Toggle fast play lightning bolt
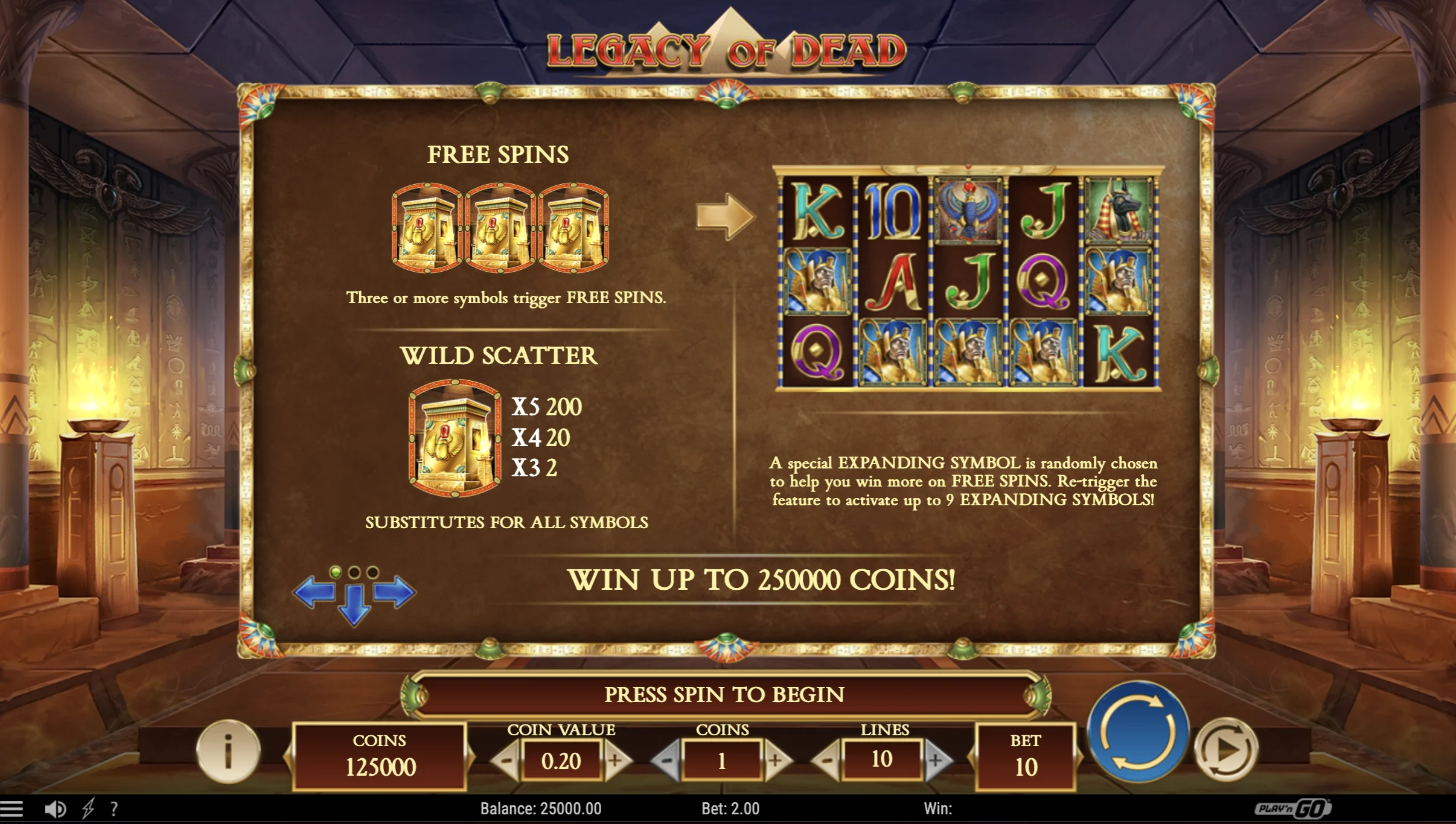 pos(88,809)
